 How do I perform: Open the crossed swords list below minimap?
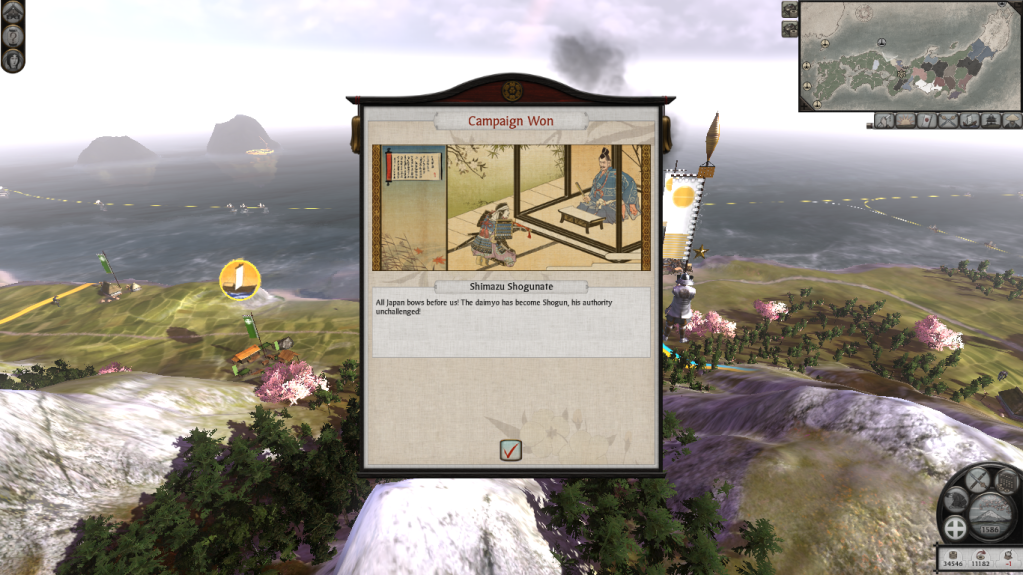pos(948,121)
